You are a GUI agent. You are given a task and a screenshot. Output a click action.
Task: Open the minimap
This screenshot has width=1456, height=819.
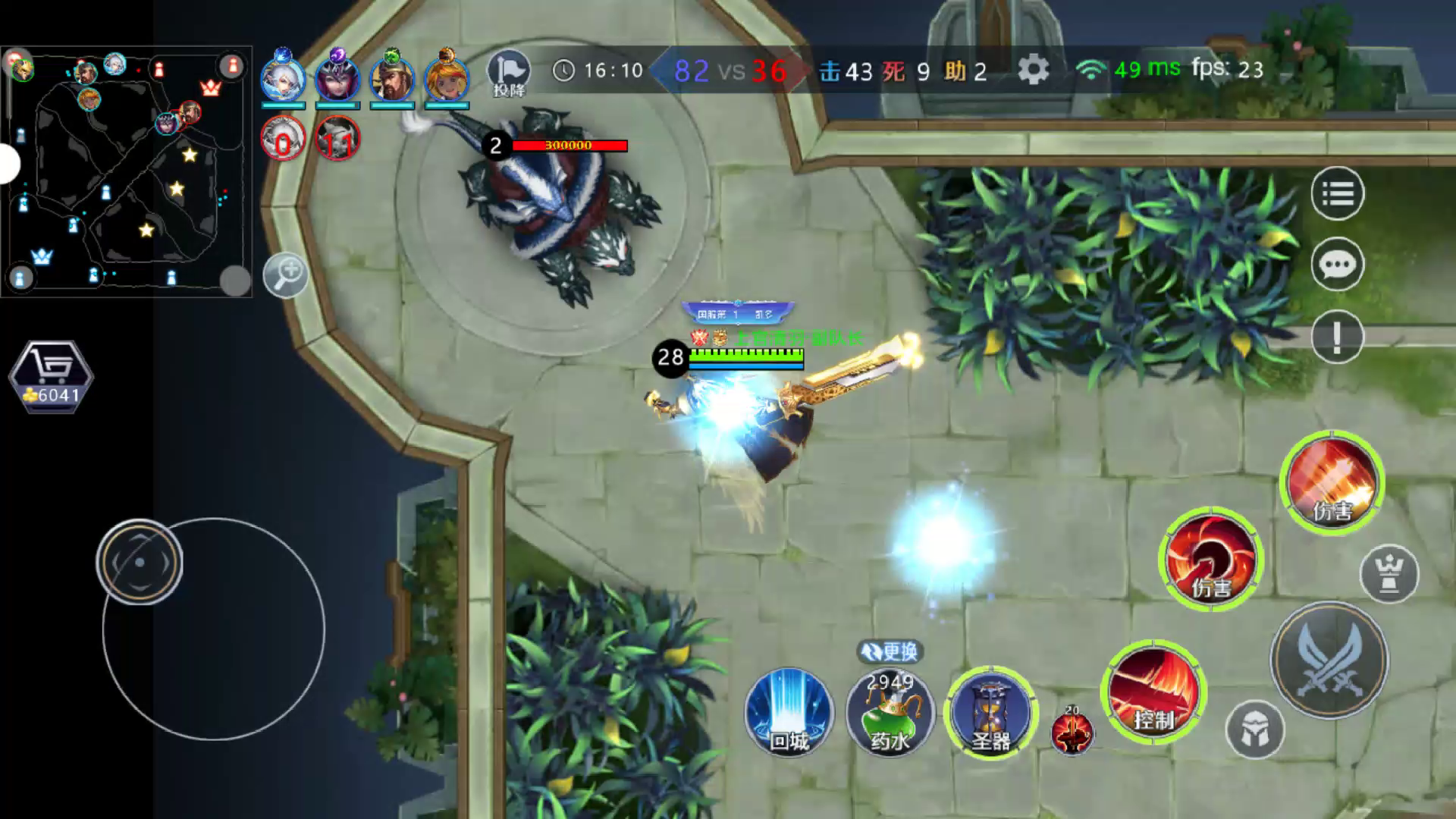(127, 171)
